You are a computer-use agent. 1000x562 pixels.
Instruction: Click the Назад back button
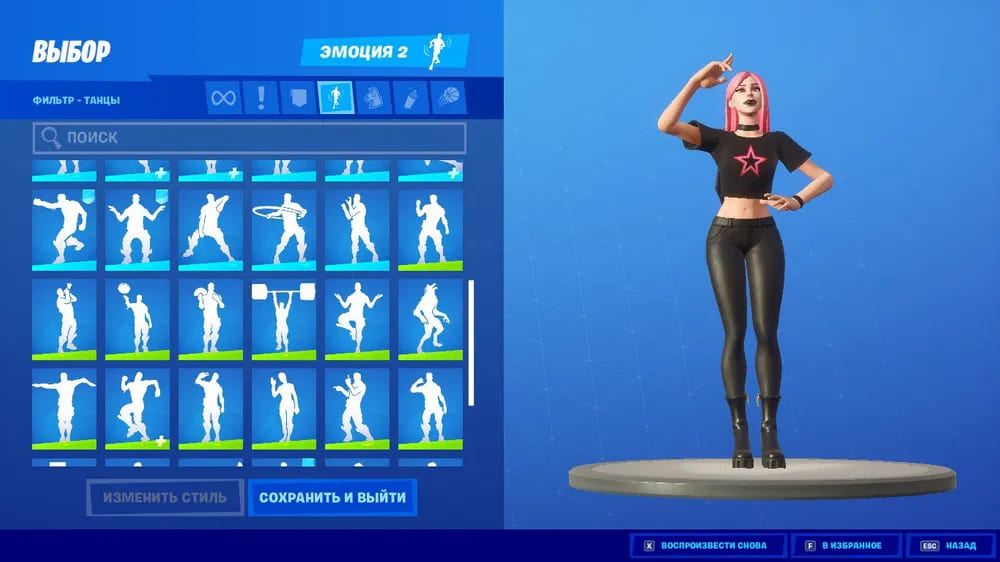pos(950,546)
